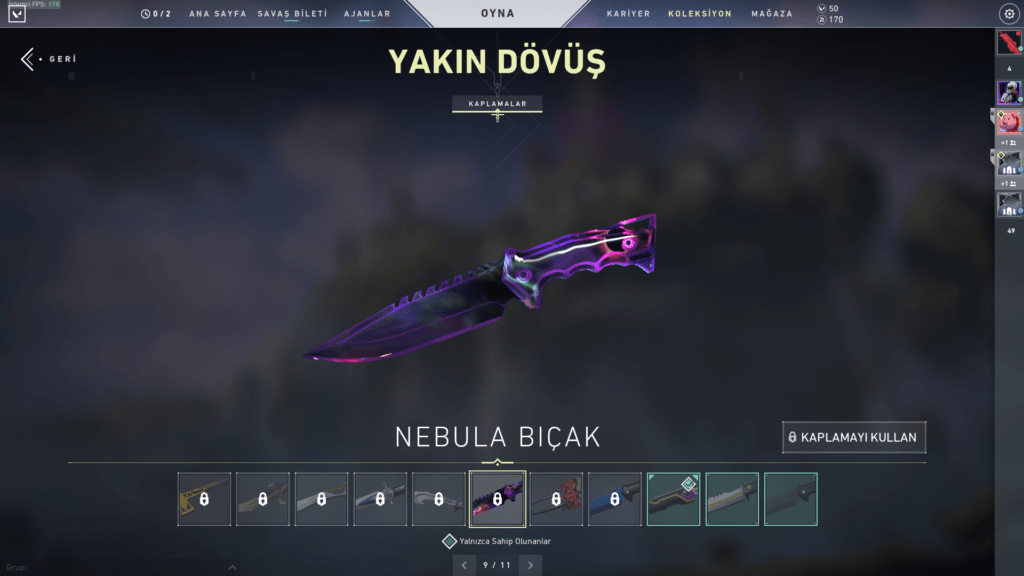
Task: Toggle the Yalnızca Sahip Olunanlar filter
Action: tap(450, 541)
